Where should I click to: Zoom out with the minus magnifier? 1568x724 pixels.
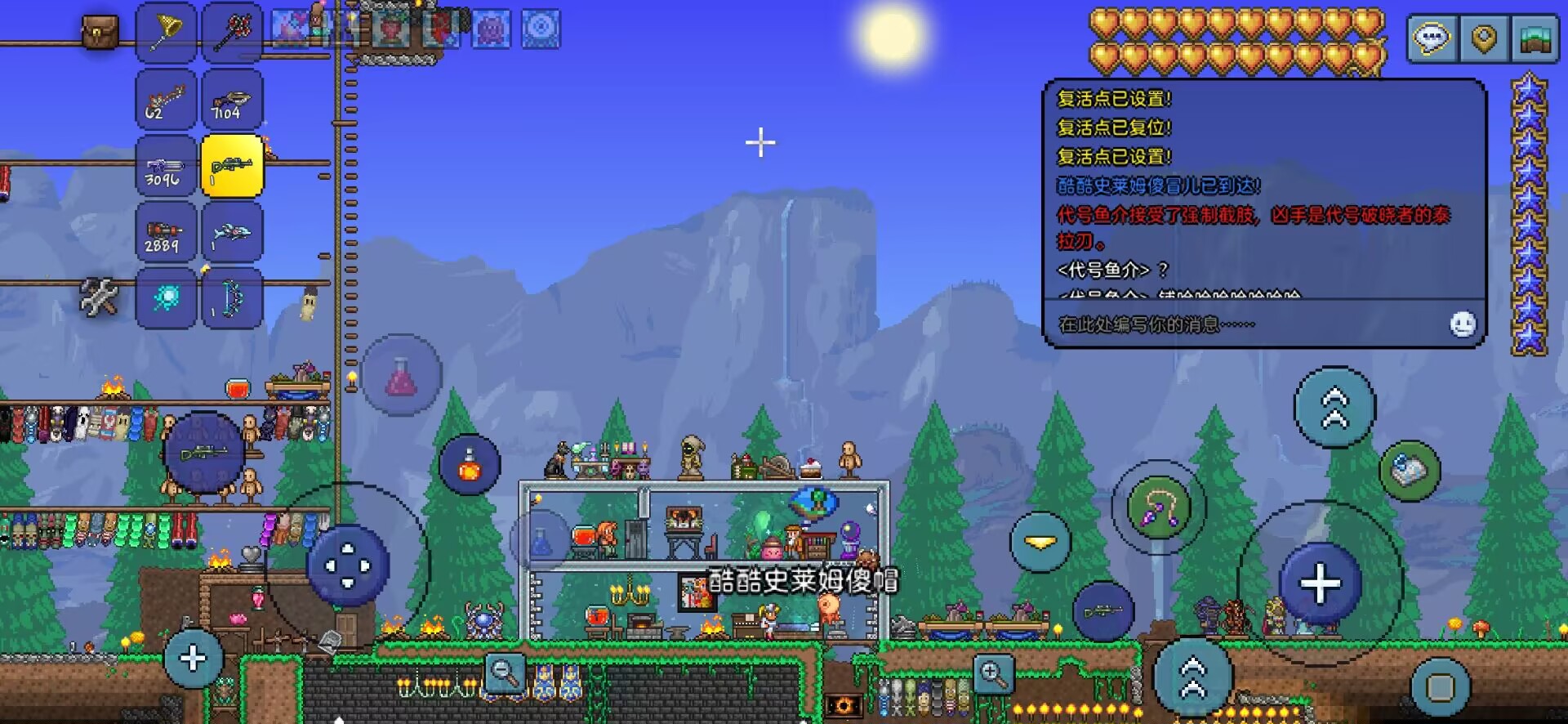505,674
